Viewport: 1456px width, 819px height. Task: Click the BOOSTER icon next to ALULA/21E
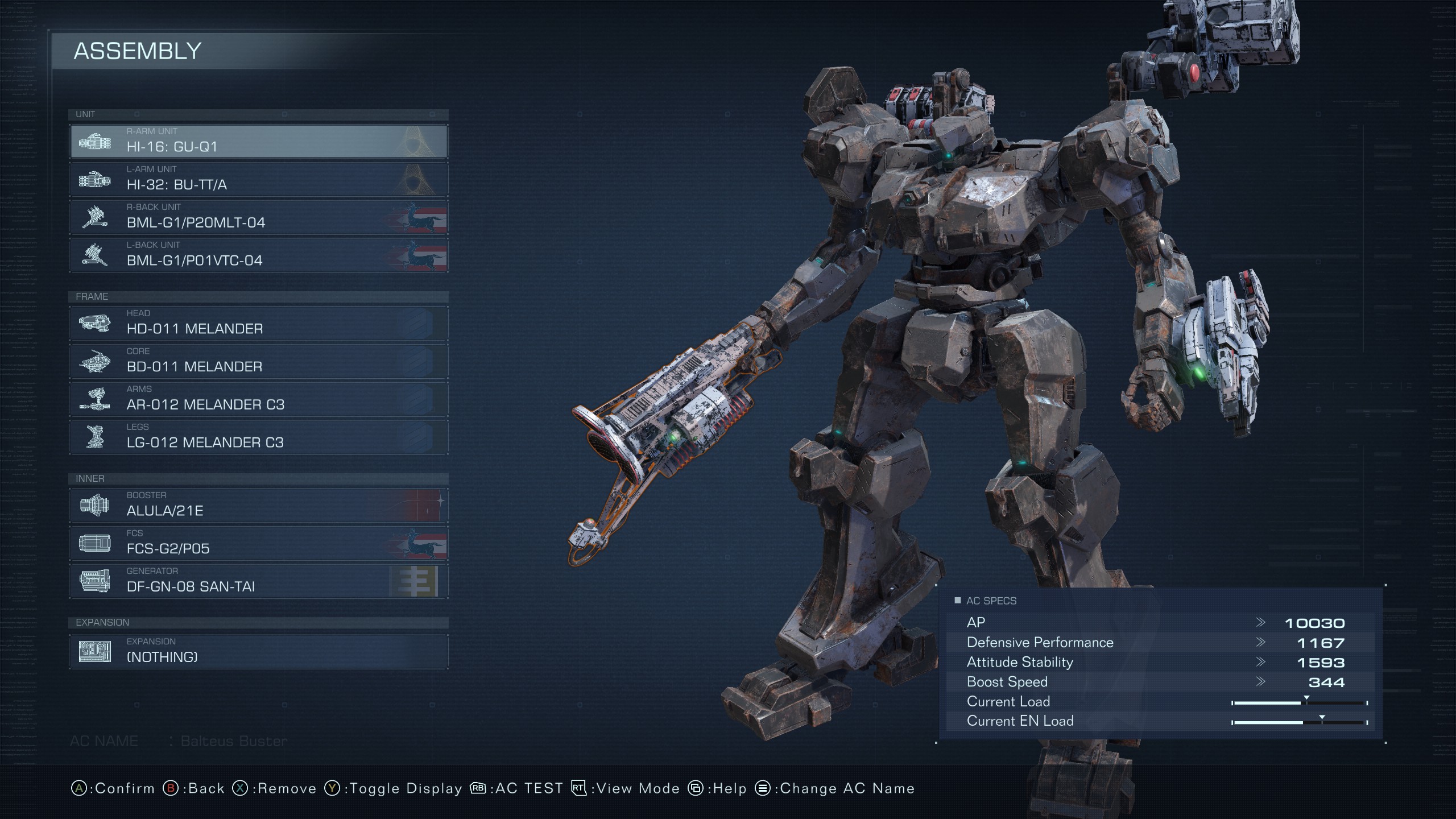[97, 505]
